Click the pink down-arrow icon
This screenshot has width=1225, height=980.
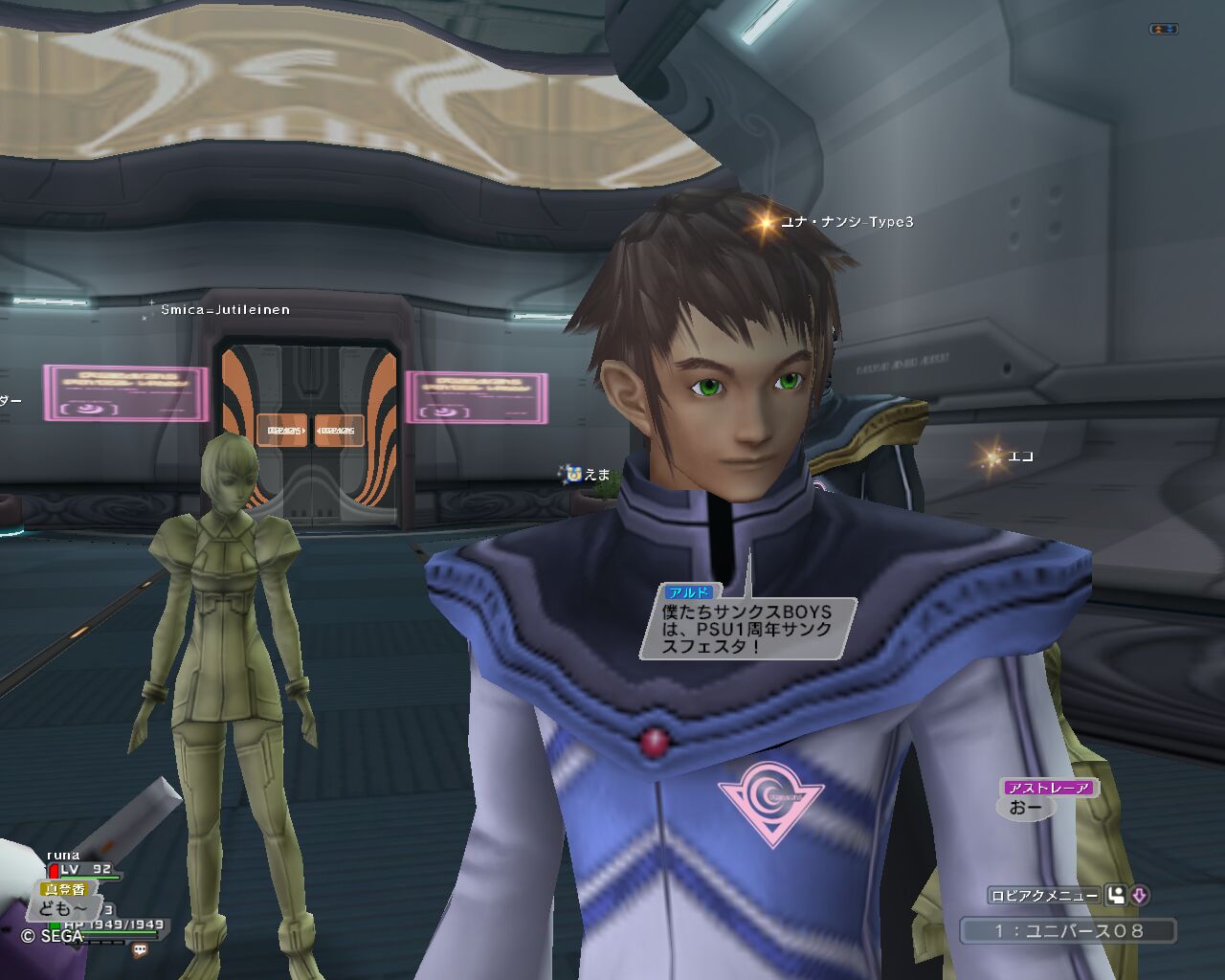(1140, 896)
